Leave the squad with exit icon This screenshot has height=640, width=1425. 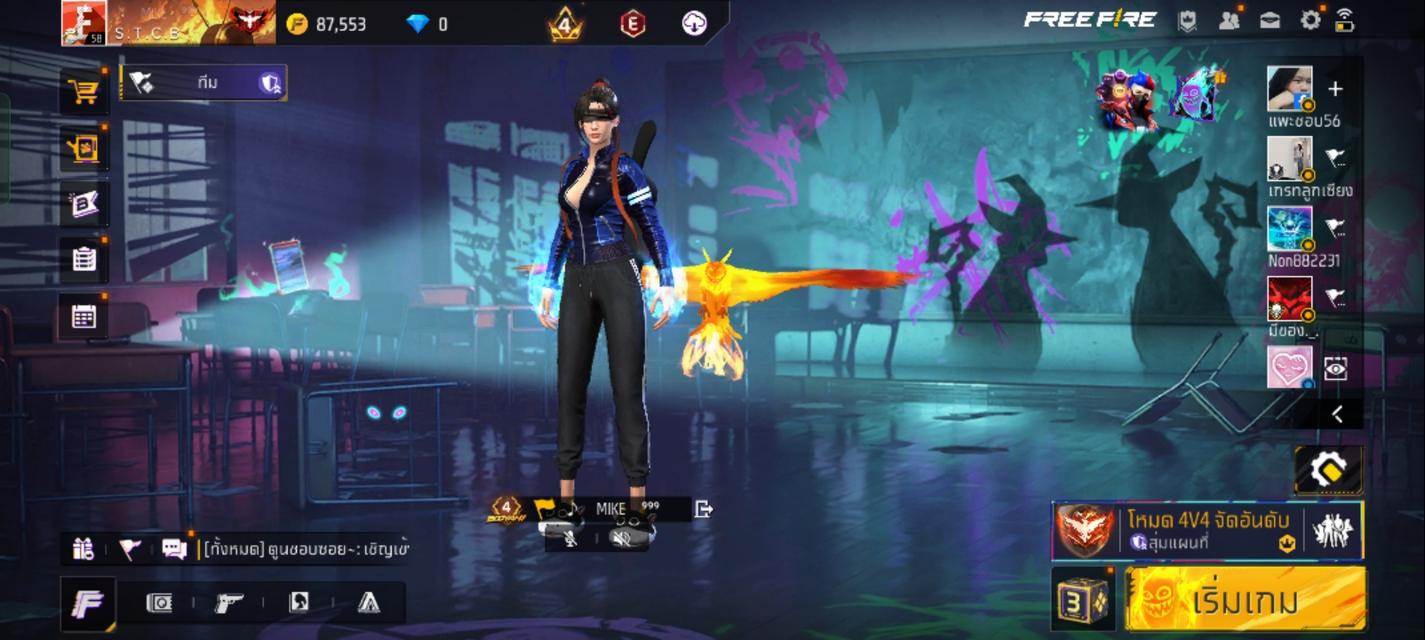click(x=704, y=509)
